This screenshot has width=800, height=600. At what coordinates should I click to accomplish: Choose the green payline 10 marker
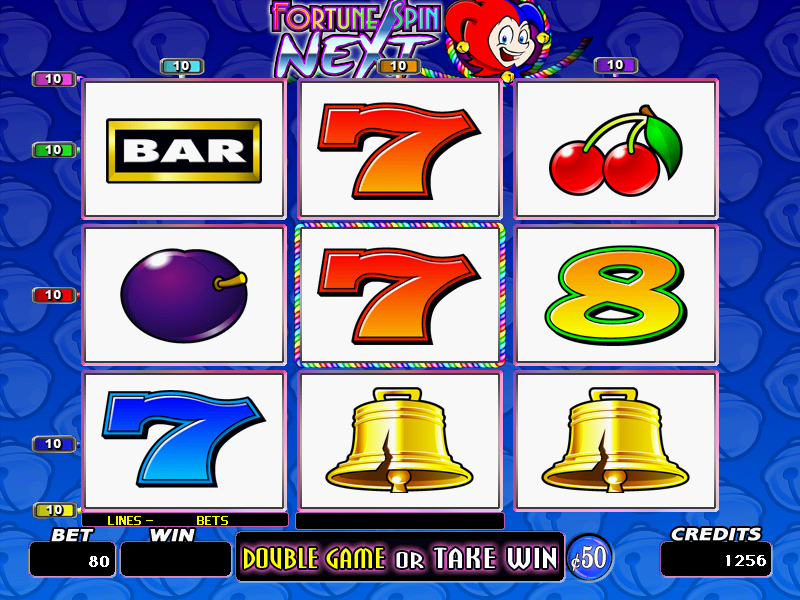click(54, 150)
